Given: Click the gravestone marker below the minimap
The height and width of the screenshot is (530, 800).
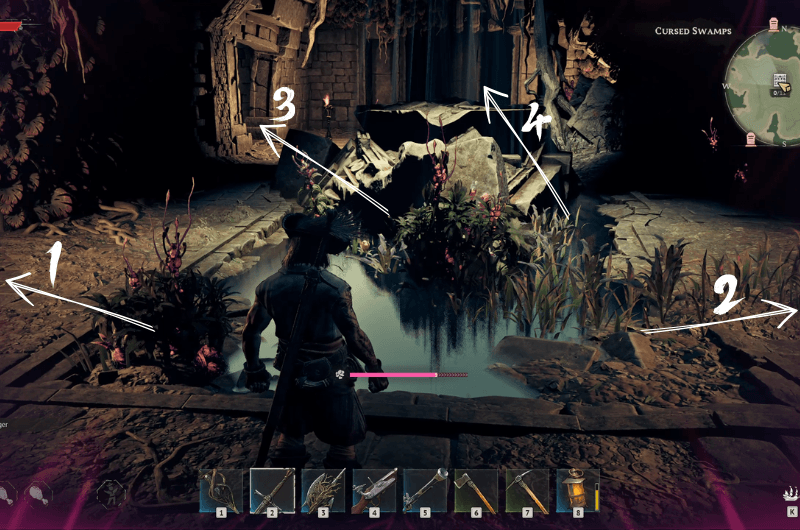Looking at the screenshot, I should [749, 138].
